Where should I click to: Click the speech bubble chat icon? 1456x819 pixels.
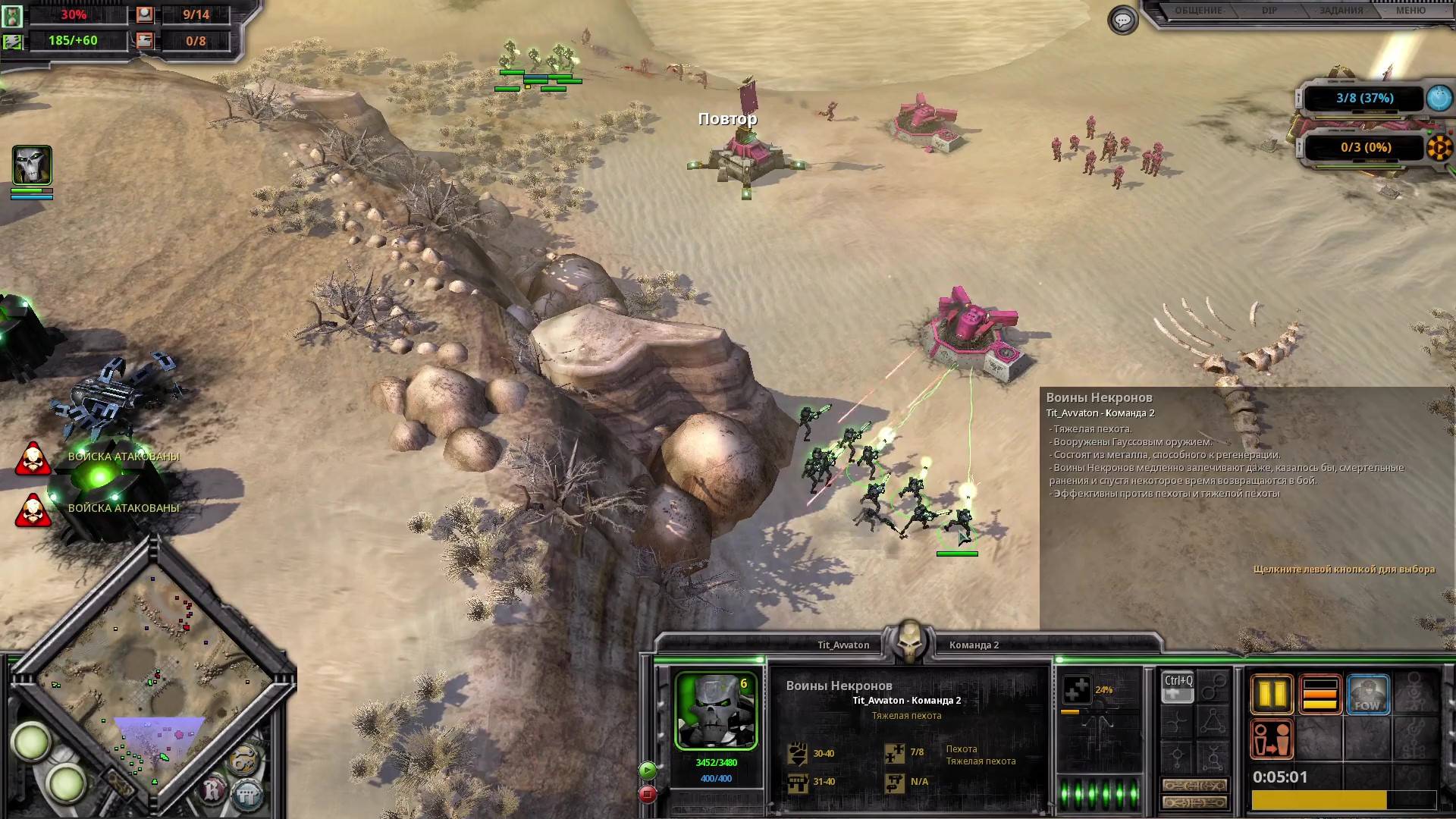(1122, 20)
